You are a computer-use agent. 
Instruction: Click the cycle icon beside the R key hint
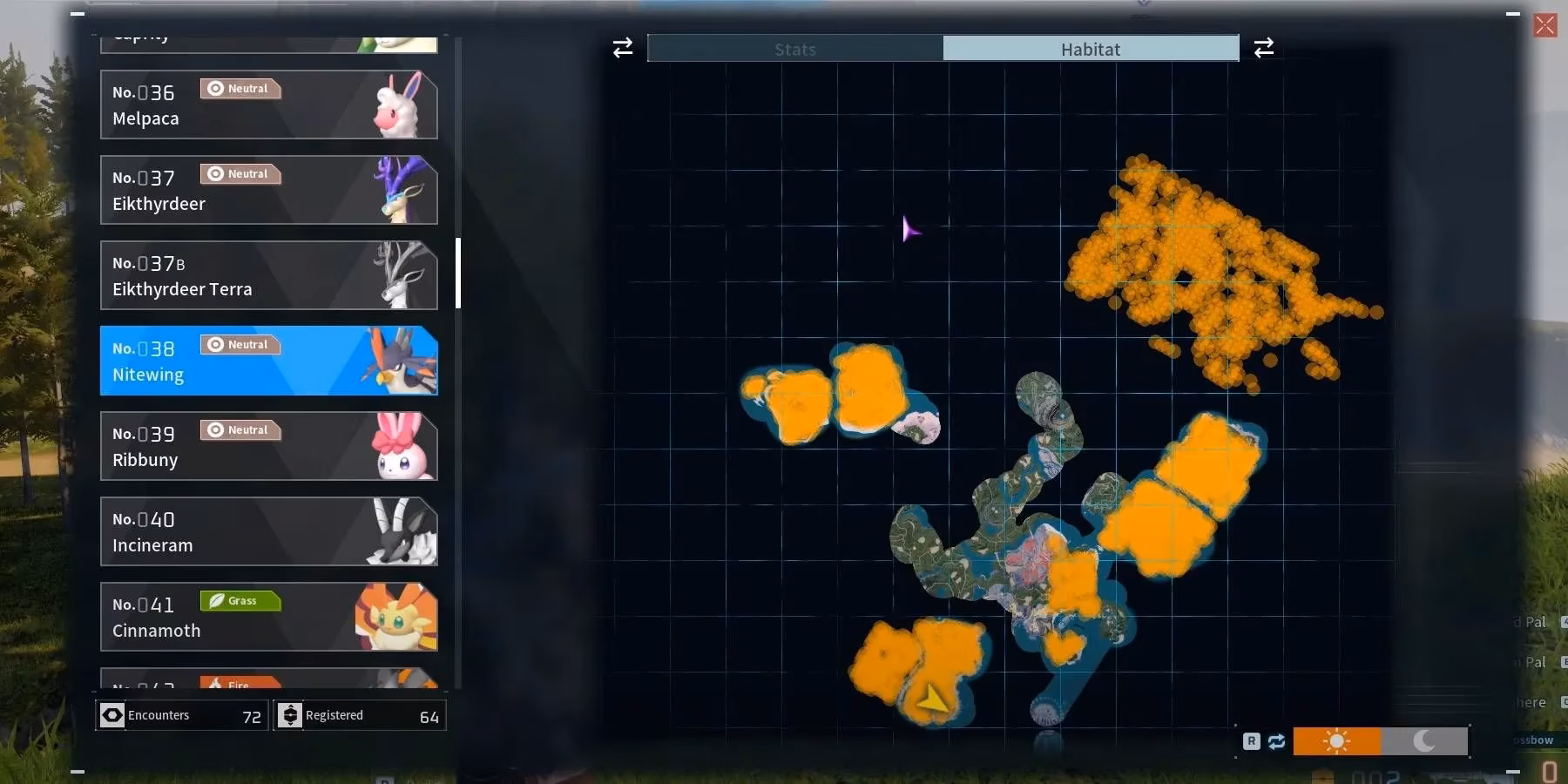pyautogui.click(x=1277, y=741)
